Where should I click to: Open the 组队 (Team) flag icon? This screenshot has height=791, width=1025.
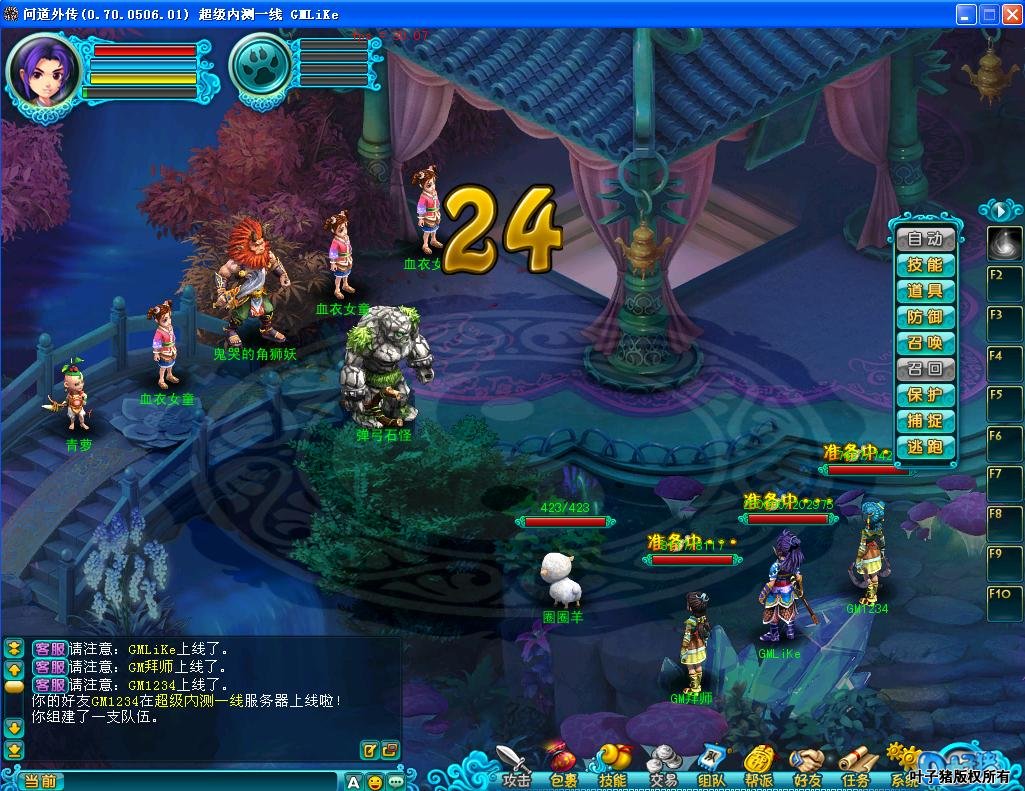[712, 764]
